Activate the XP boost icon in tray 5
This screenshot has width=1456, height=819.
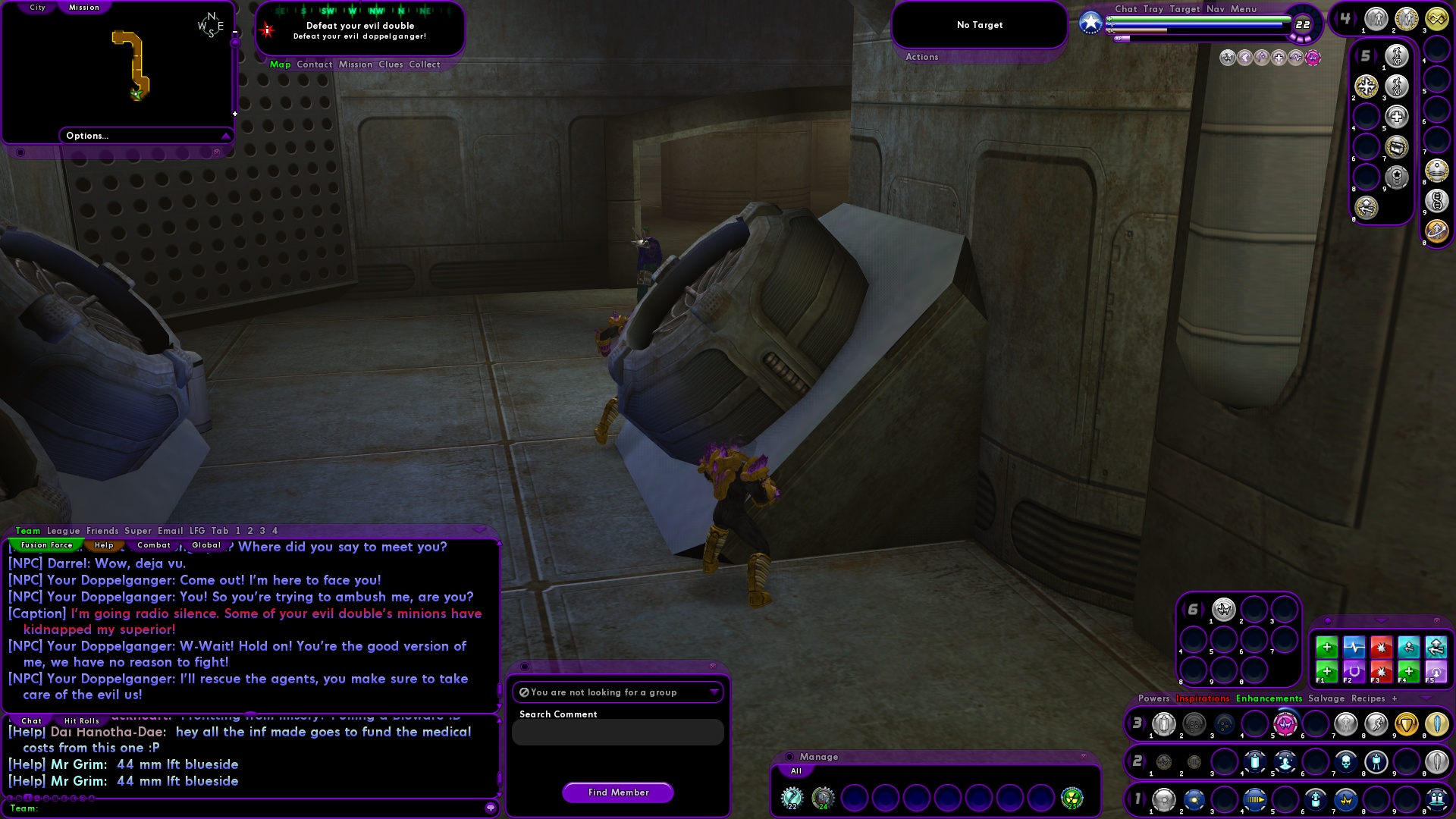point(1396,55)
